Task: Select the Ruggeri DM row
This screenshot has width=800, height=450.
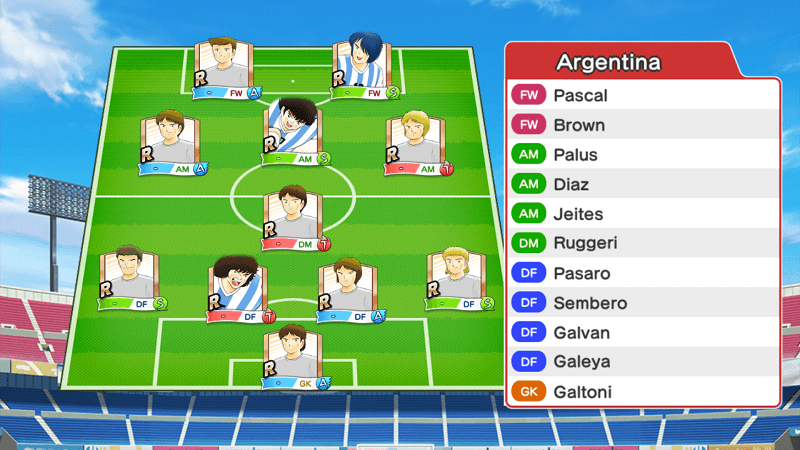Action: tap(642, 244)
